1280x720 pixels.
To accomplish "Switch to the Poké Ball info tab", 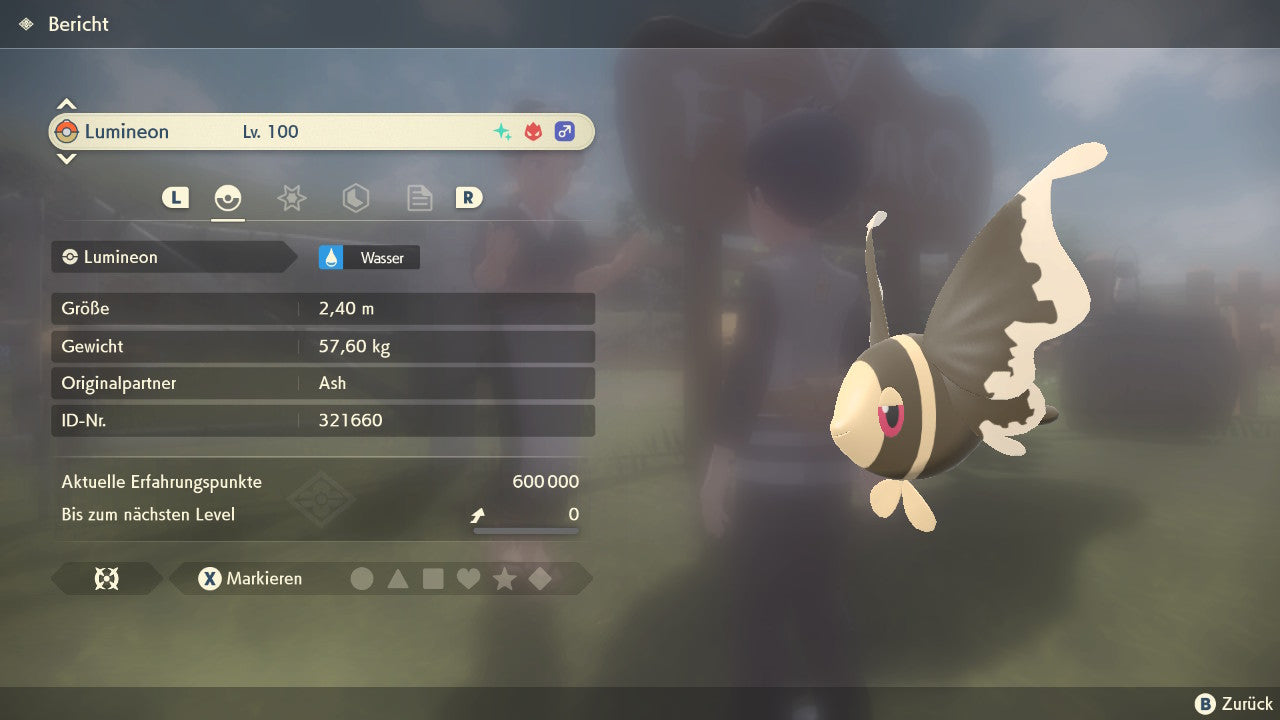I will [x=228, y=198].
